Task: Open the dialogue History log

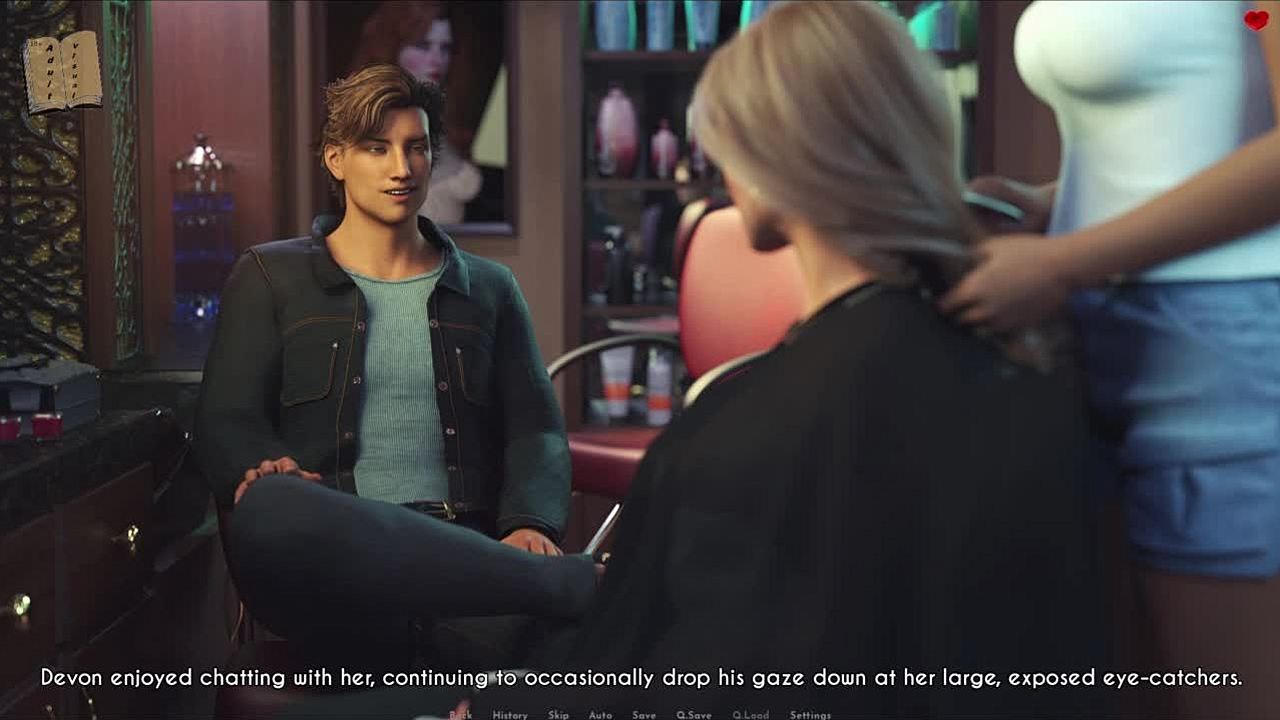Action: click(x=510, y=715)
